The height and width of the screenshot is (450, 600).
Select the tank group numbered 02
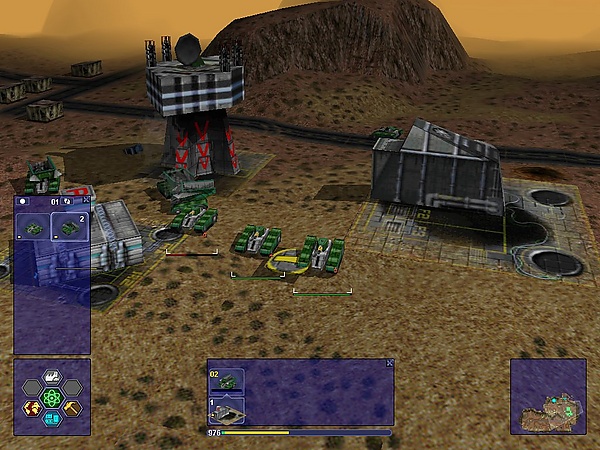coord(226,380)
